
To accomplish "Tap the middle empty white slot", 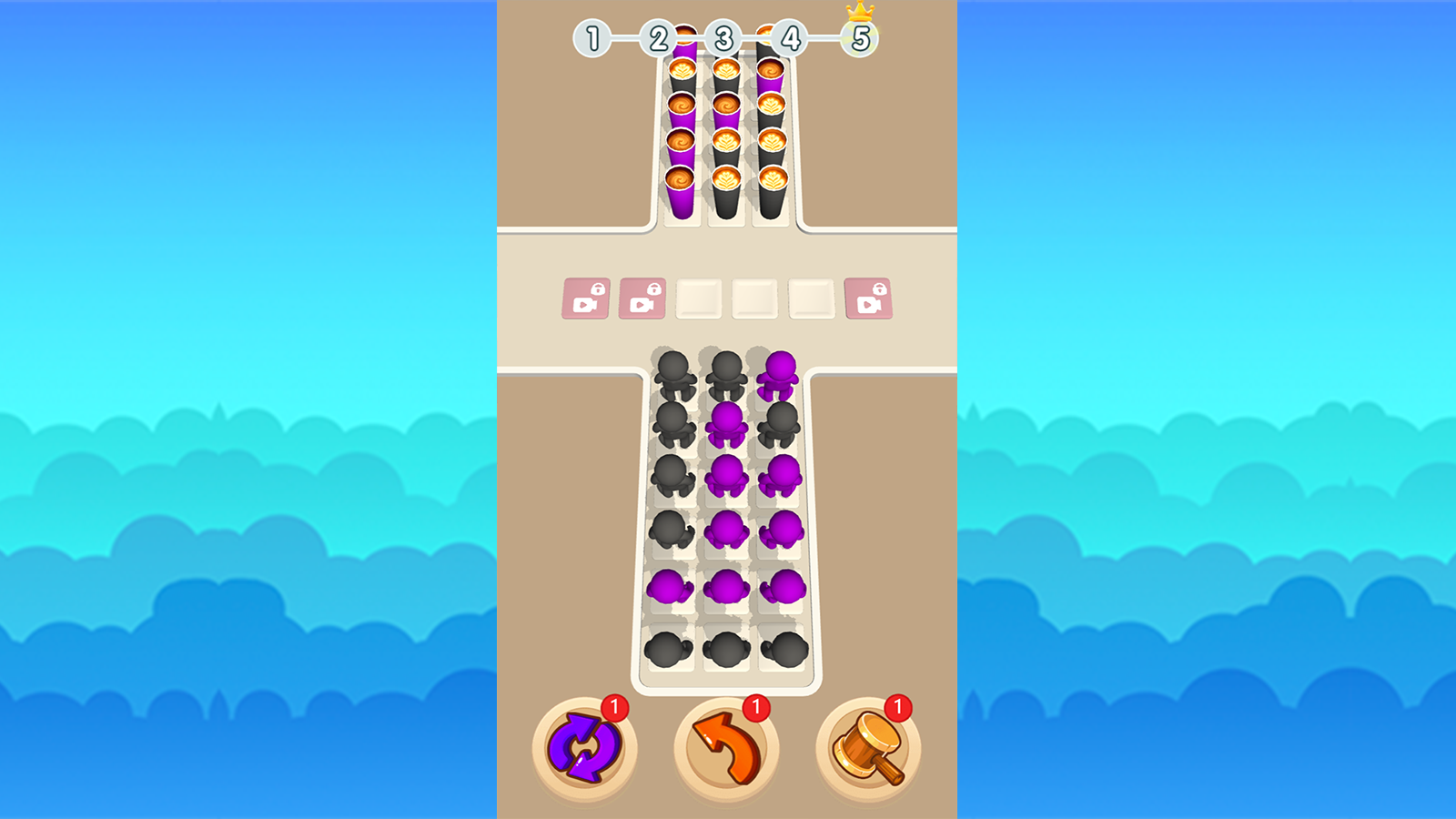I will pos(755,298).
